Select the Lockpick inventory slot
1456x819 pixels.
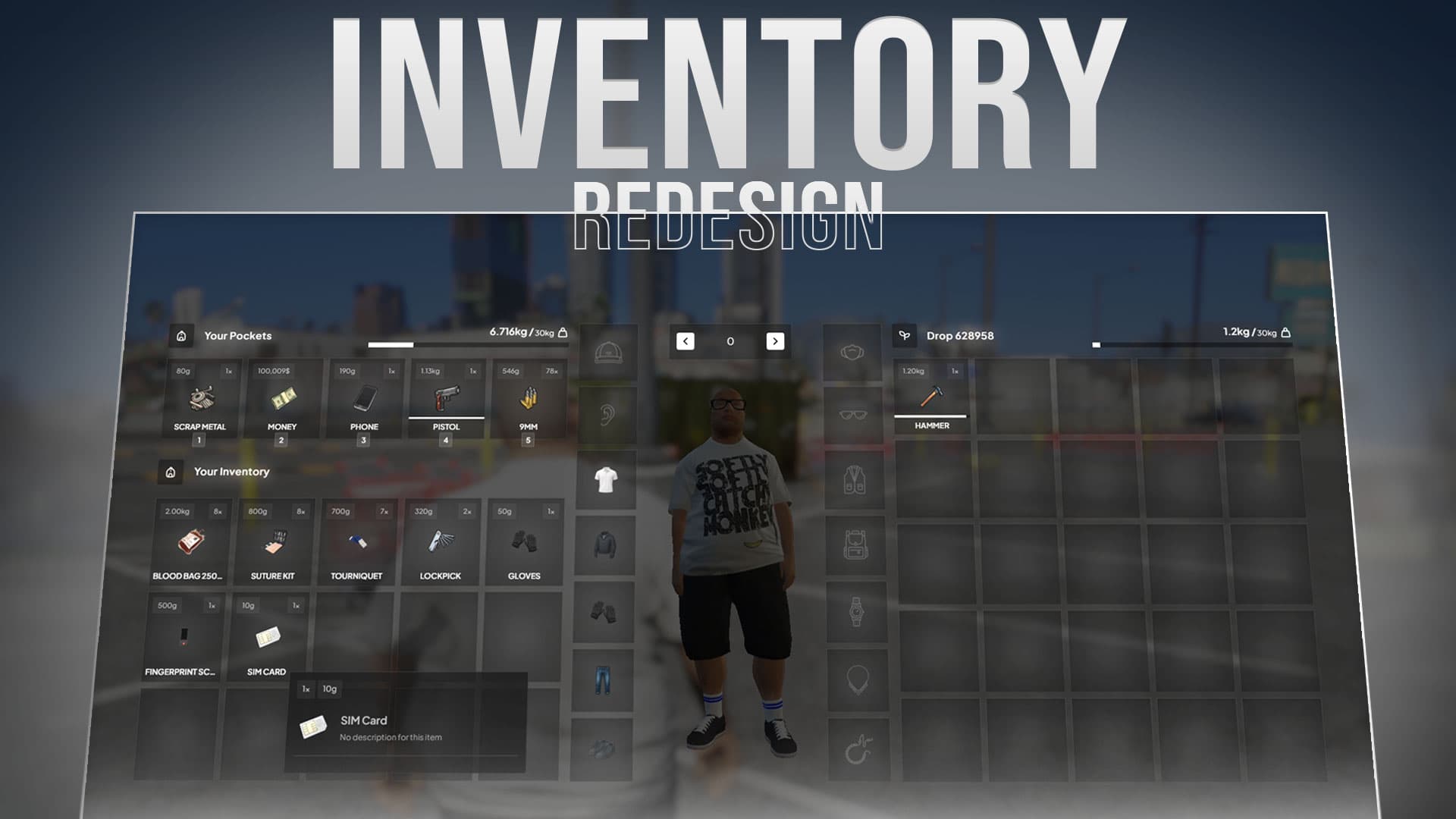click(441, 541)
